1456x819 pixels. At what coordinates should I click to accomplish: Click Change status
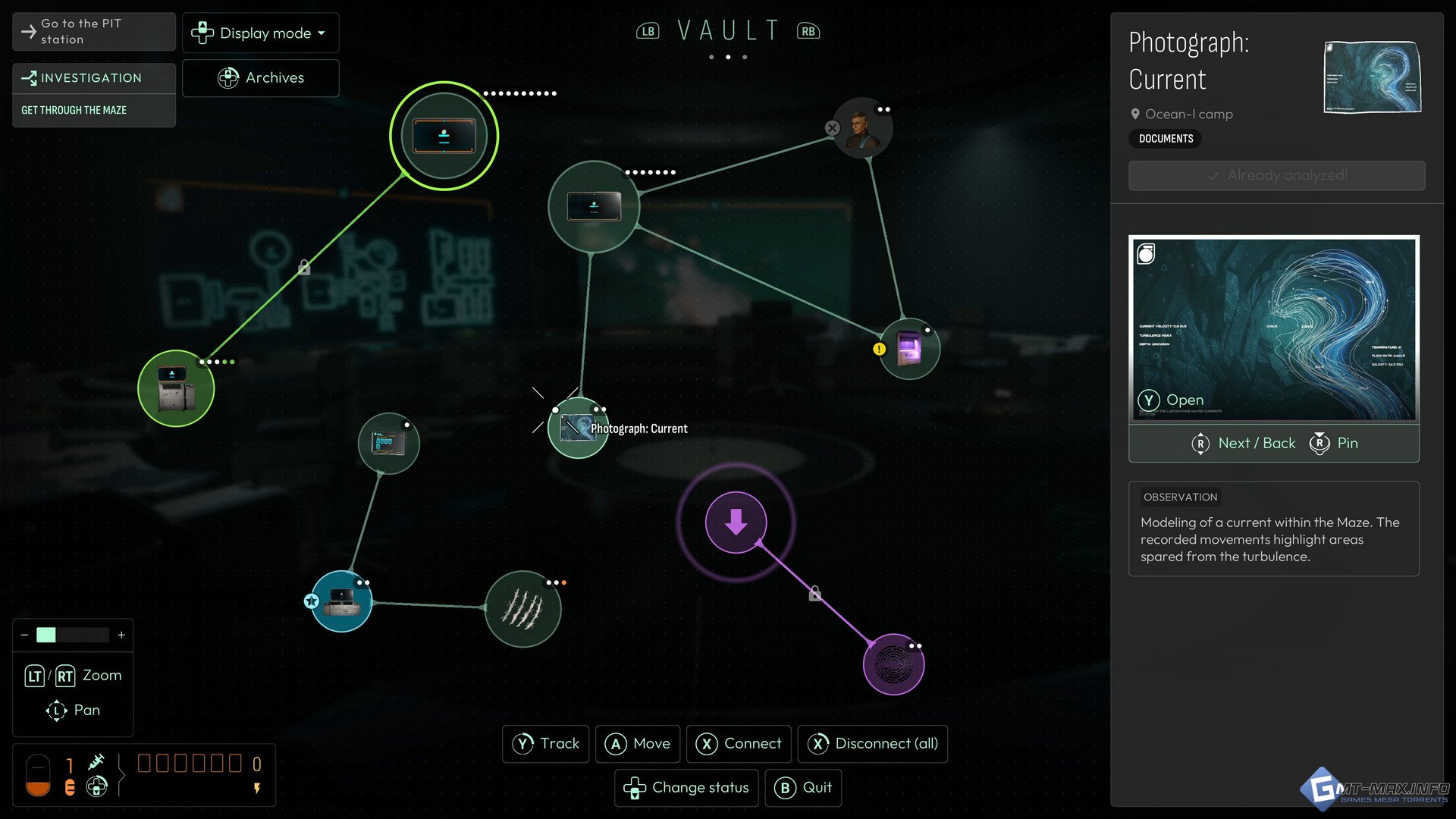click(x=686, y=788)
